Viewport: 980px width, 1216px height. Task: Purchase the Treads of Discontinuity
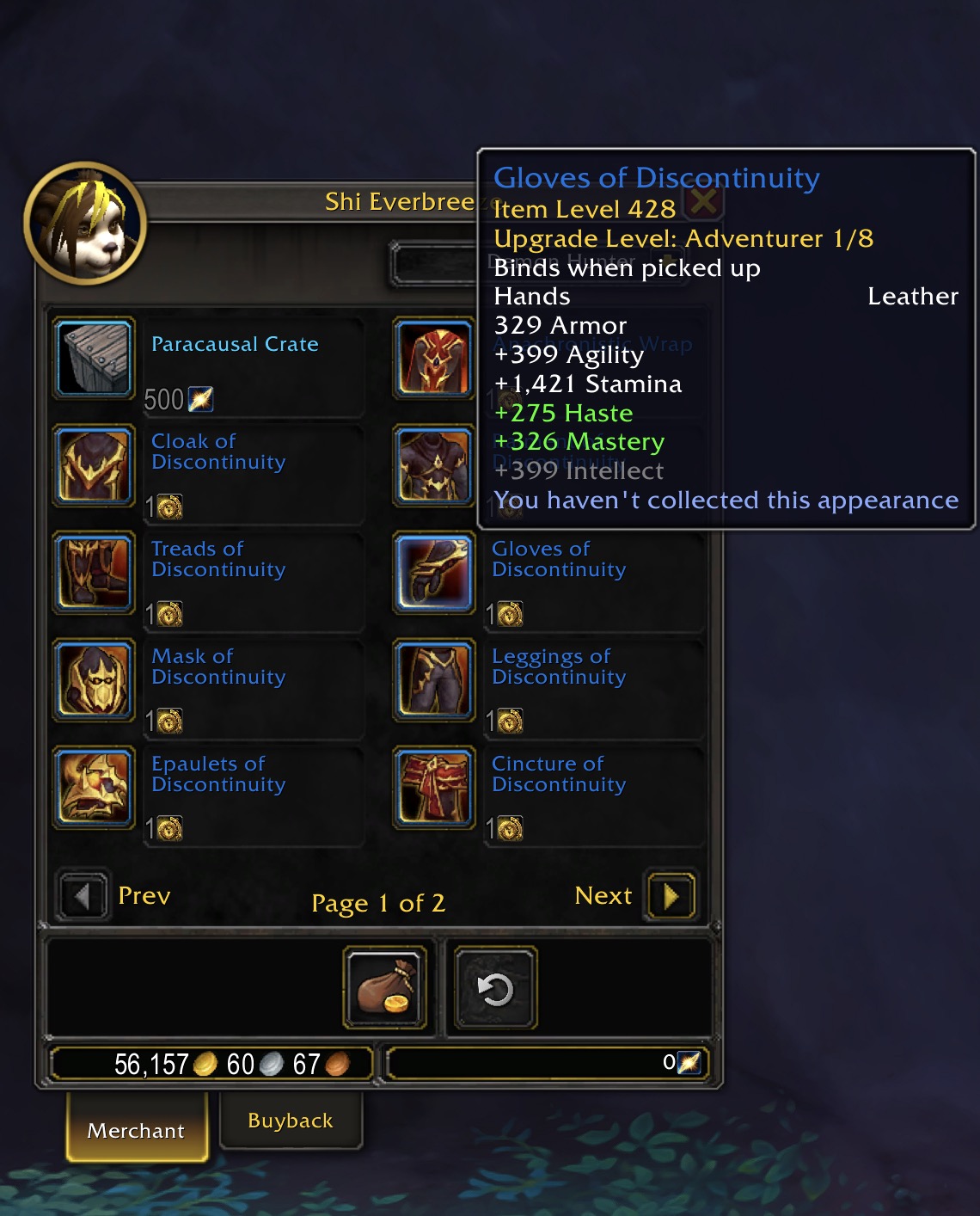coord(95,573)
